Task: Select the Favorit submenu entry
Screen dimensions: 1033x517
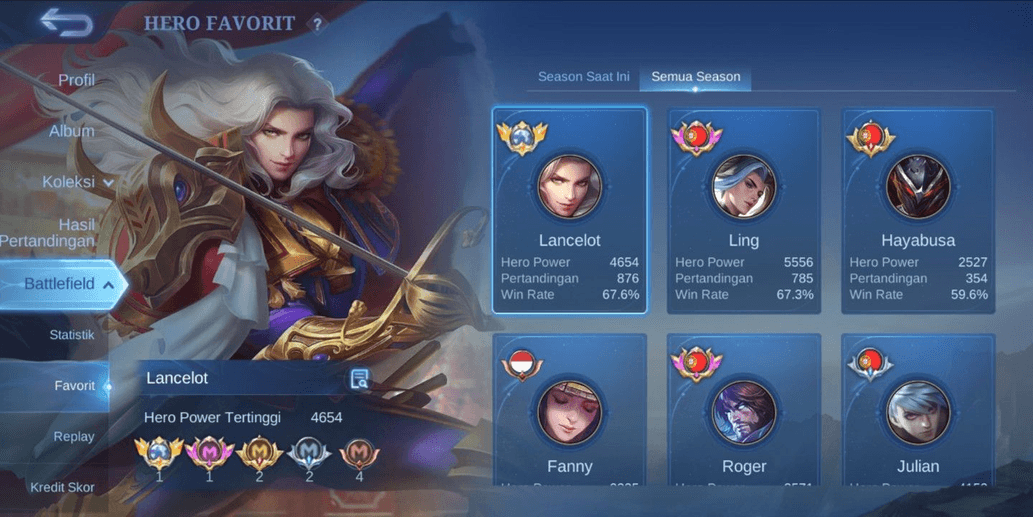Action: coord(74,386)
